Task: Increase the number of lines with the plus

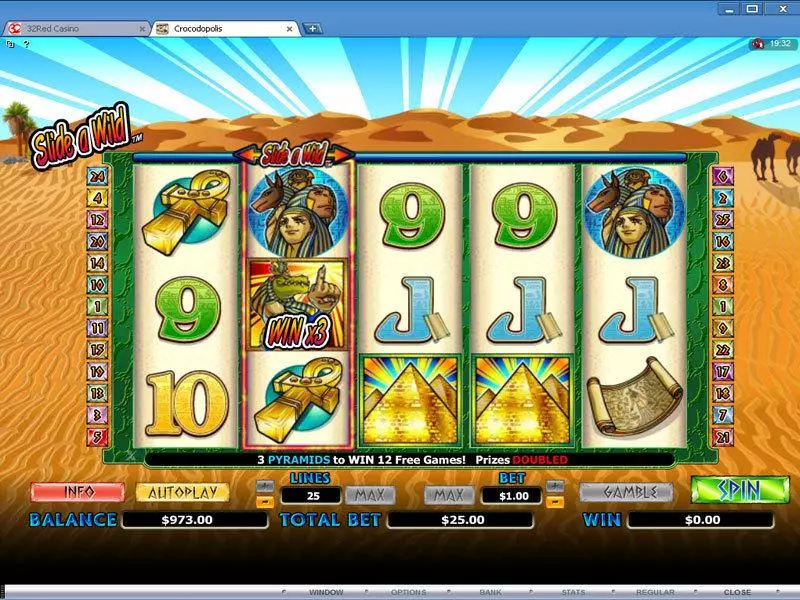Action: pyautogui.click(x=264, y=486)
